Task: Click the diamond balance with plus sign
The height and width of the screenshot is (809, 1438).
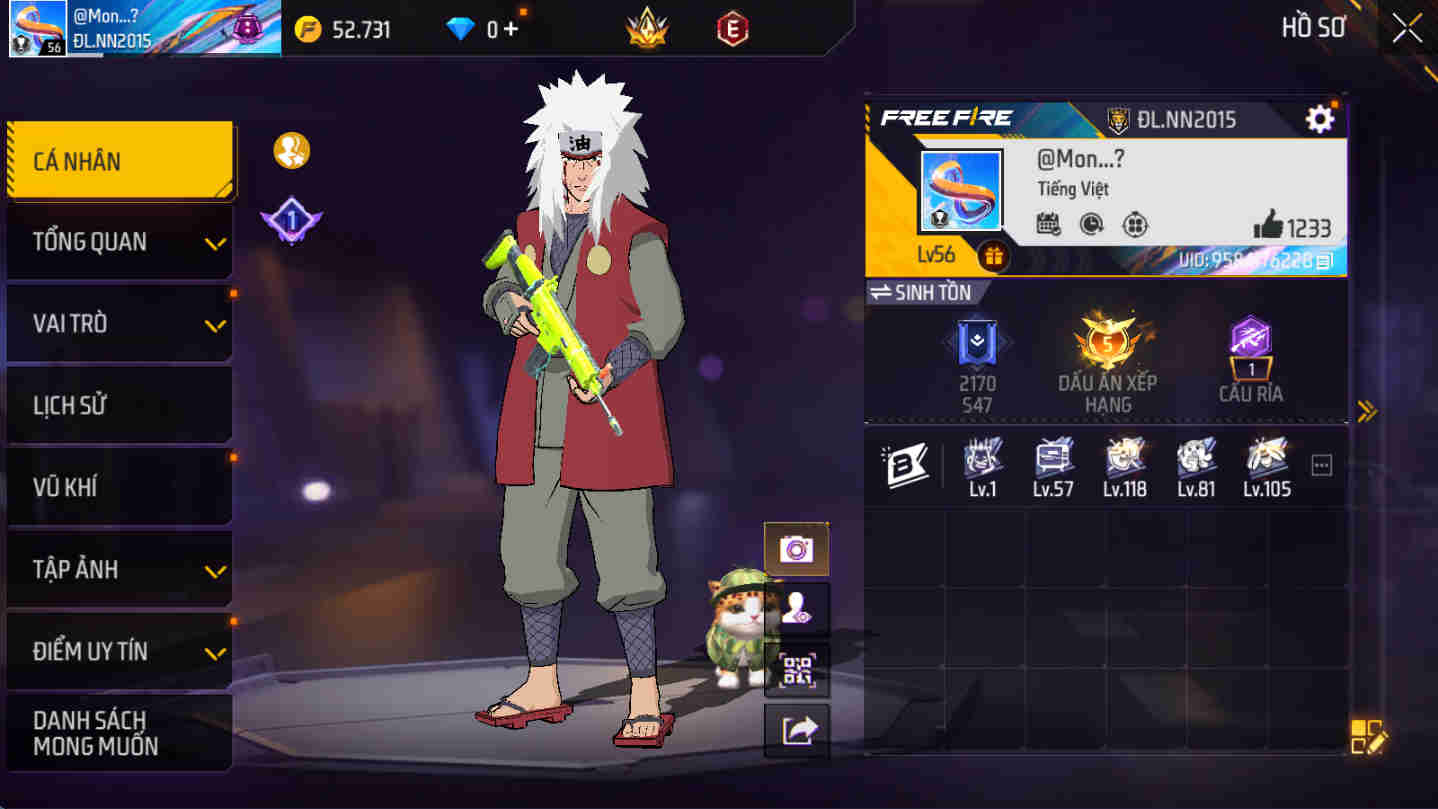Action: click(x=483, y=29)
